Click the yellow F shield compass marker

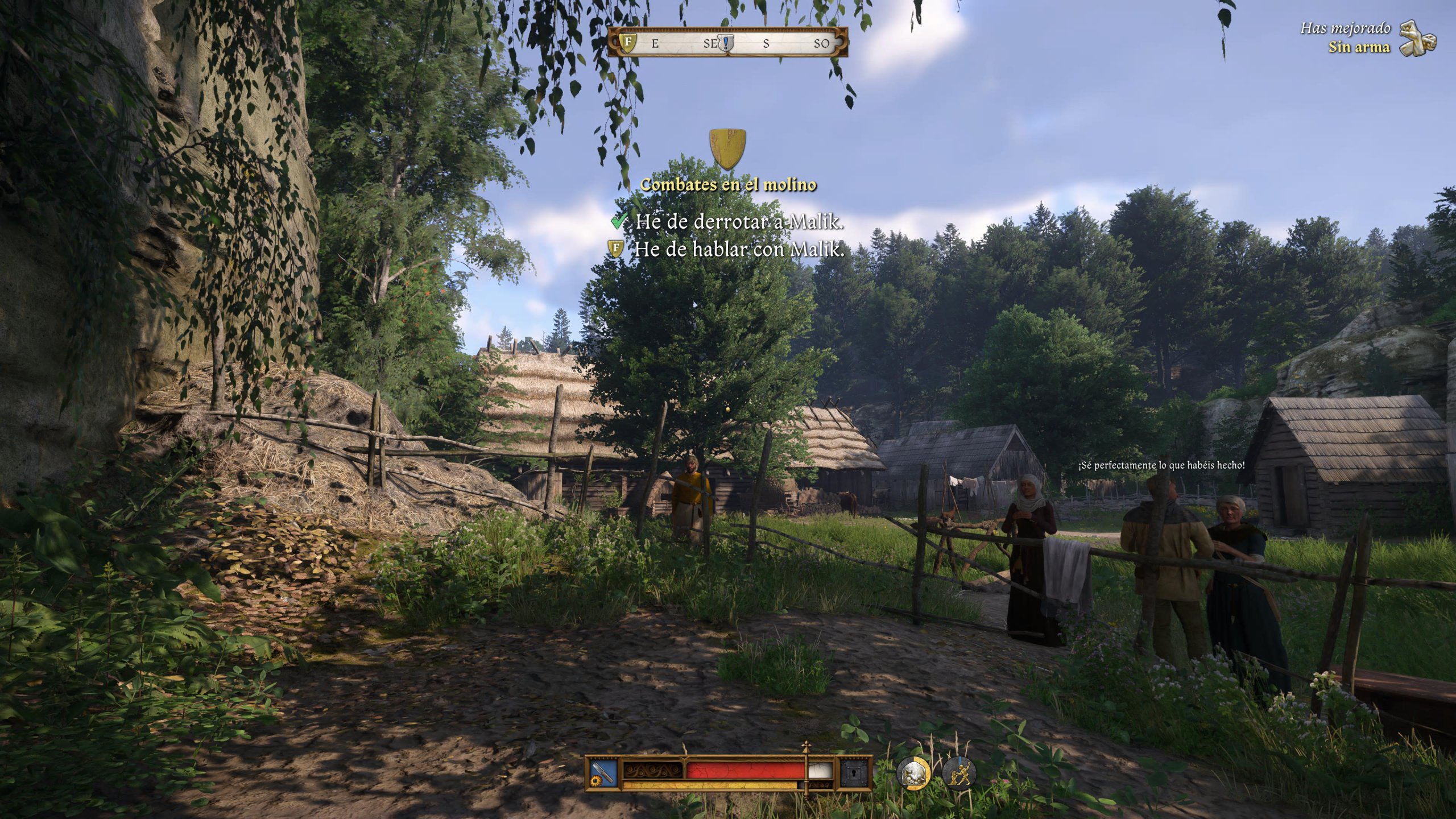point(628,42)
